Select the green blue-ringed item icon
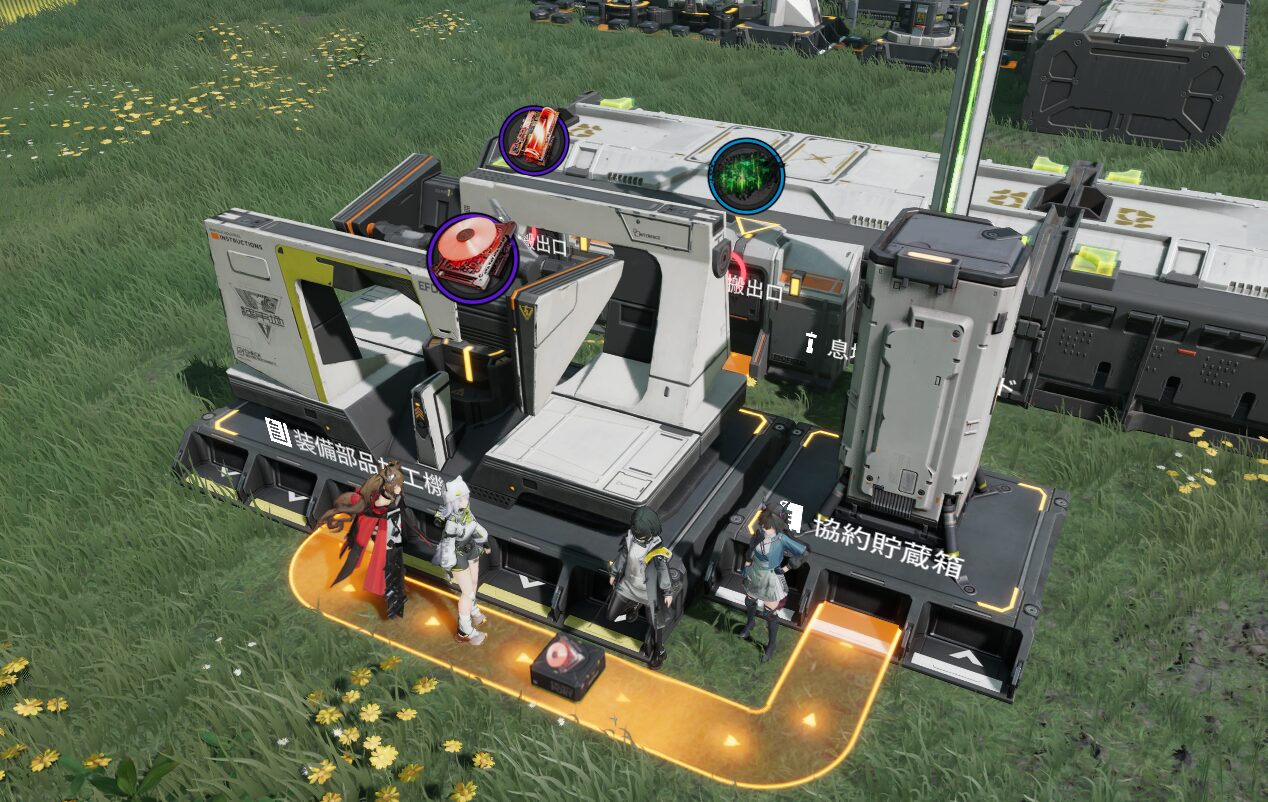Viewport: 1268px width, 802px height. tap(745, 177)
